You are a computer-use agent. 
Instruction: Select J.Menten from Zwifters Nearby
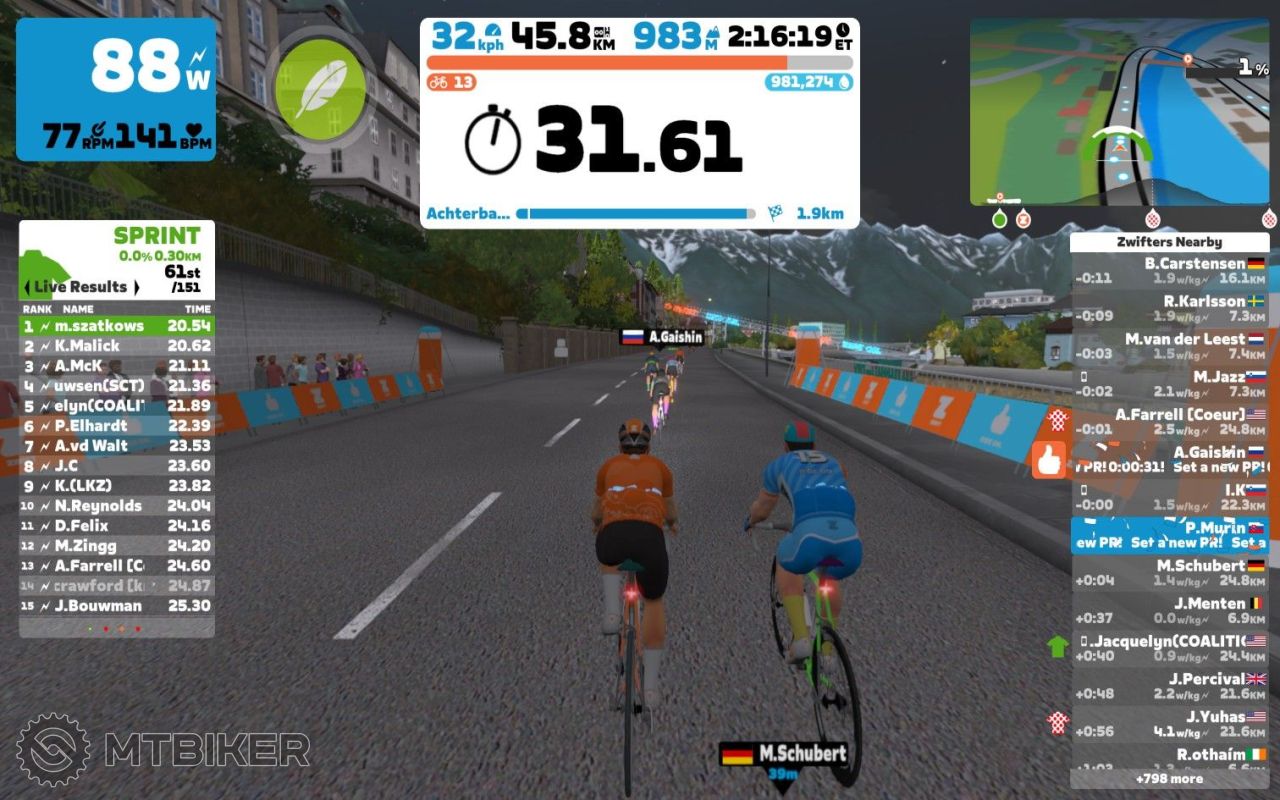1170,610
